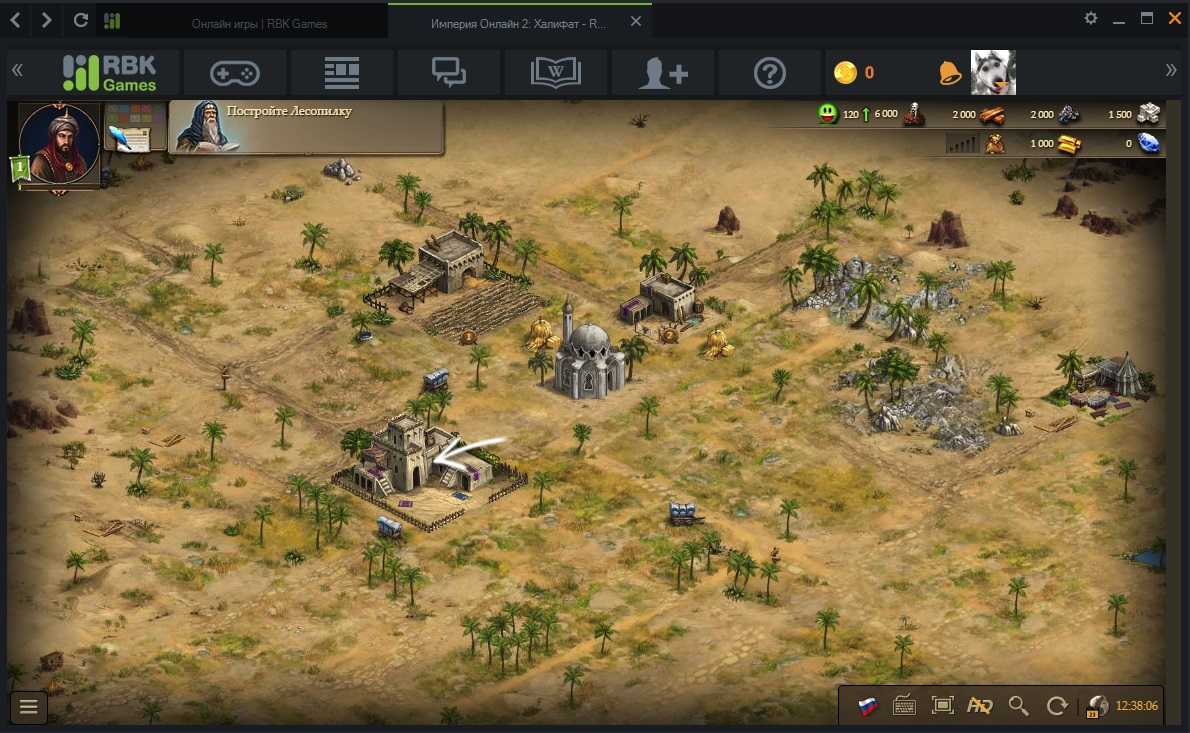The height and width of the screenshot is (733, 1190).
Task: Open the hamburger menu in the corner
Action: 28,707
